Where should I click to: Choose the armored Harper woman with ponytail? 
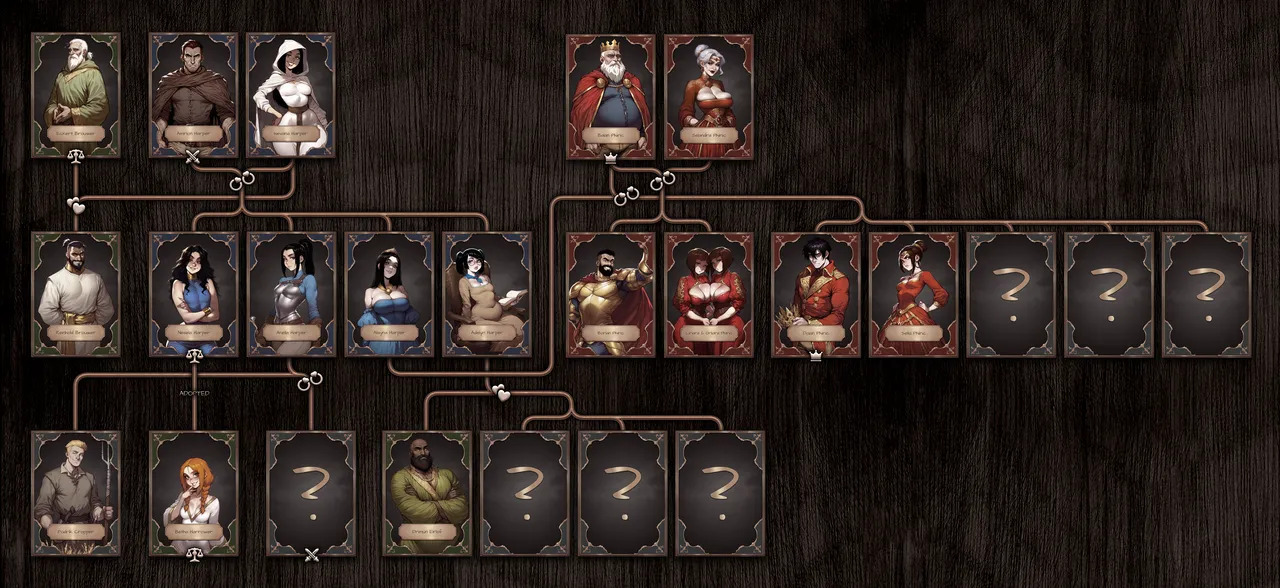(291, 294)
